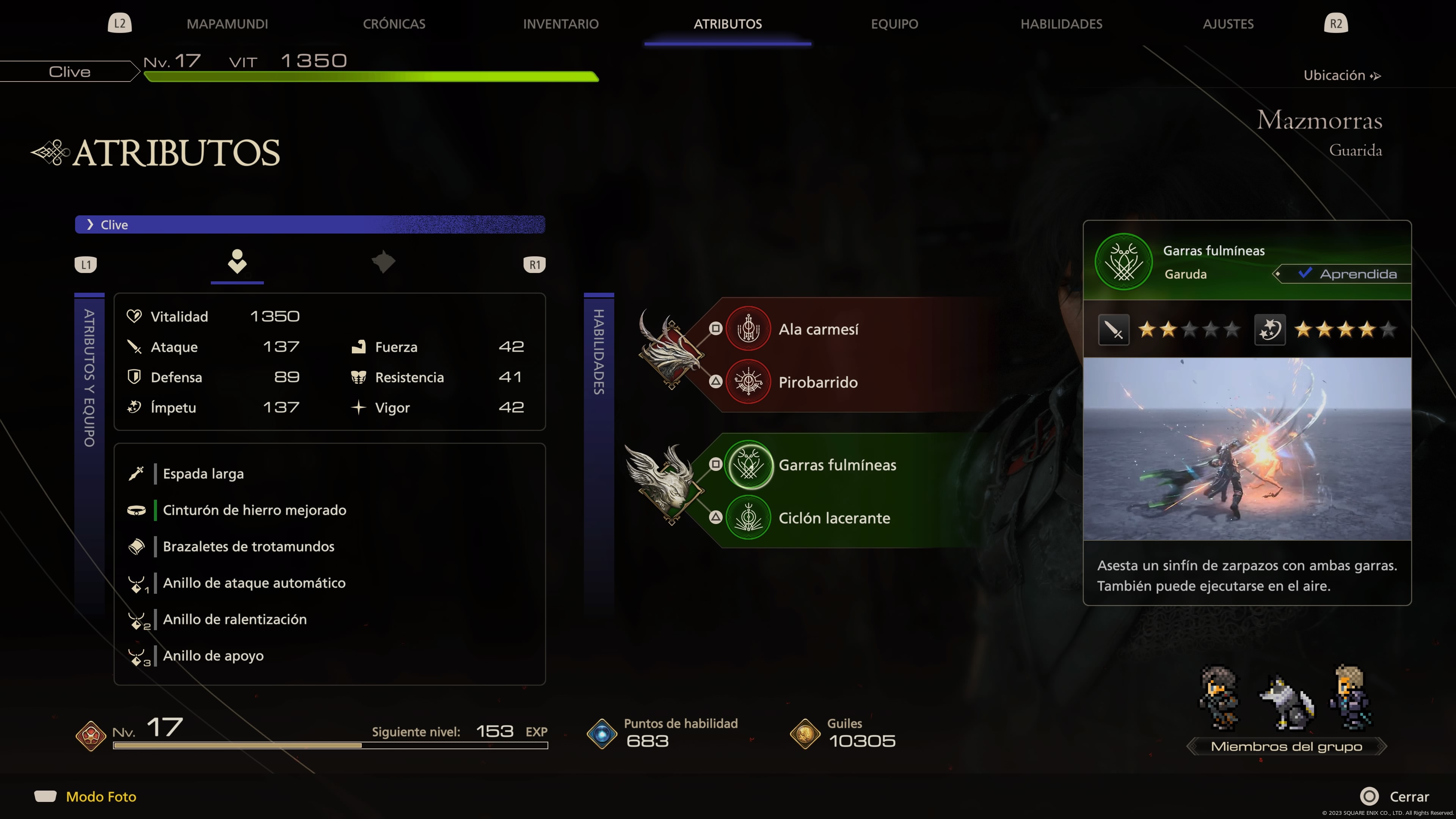
Task: Switch to the MAPAMUNDI tab
Action: coord(227,24)
